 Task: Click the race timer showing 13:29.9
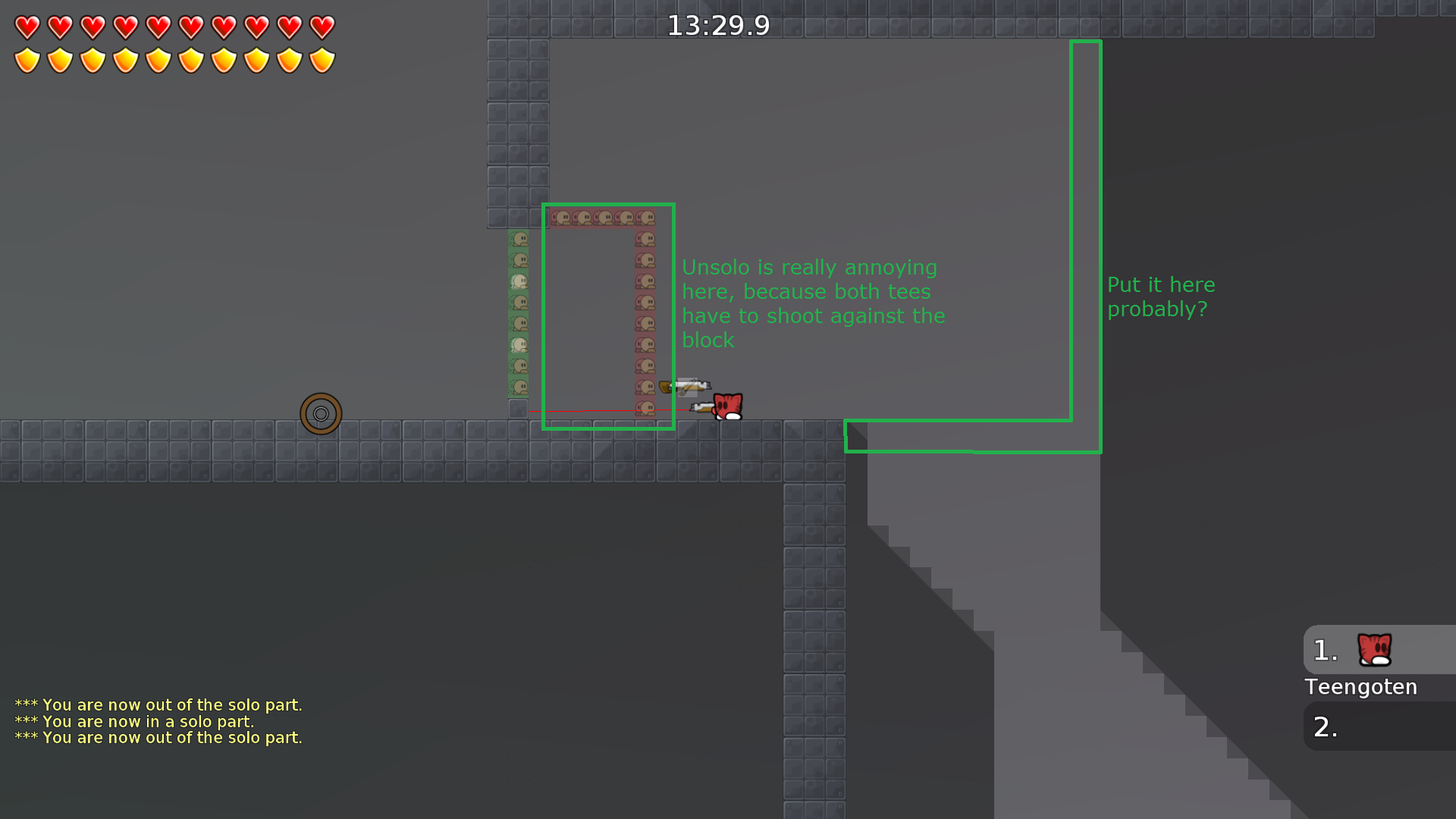(x=719, y=25)
